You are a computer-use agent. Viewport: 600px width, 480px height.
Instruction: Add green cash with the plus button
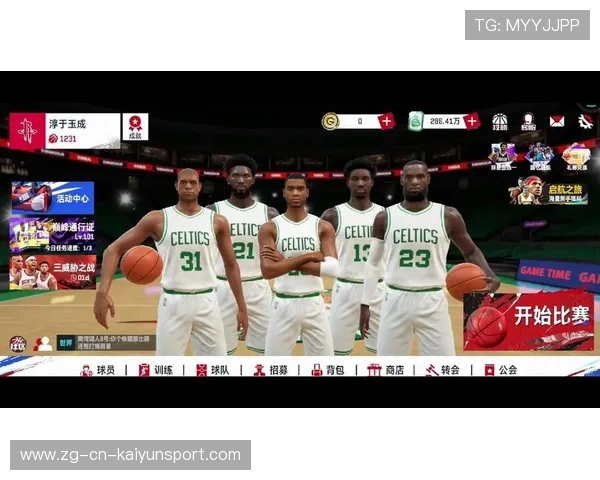pos(472,121)
